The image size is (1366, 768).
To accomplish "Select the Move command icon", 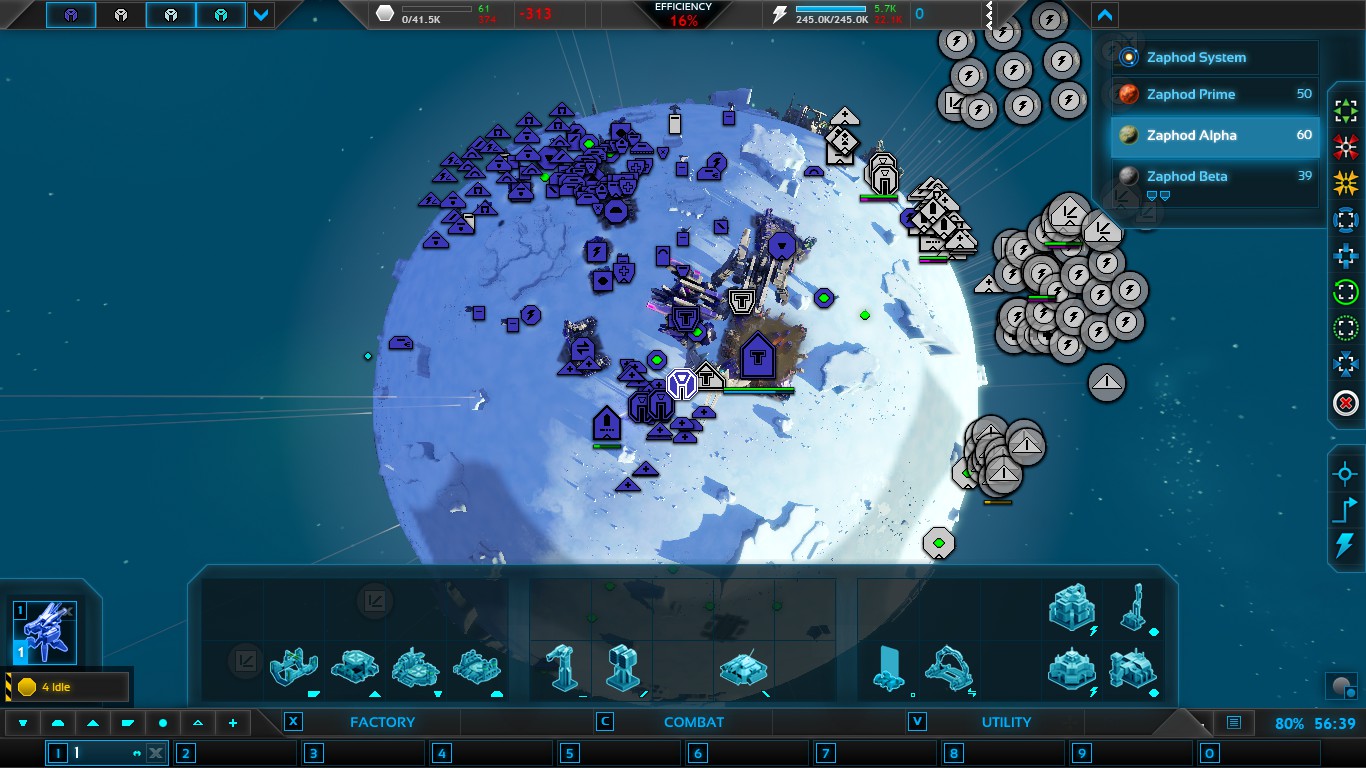I will point(1344,108).
